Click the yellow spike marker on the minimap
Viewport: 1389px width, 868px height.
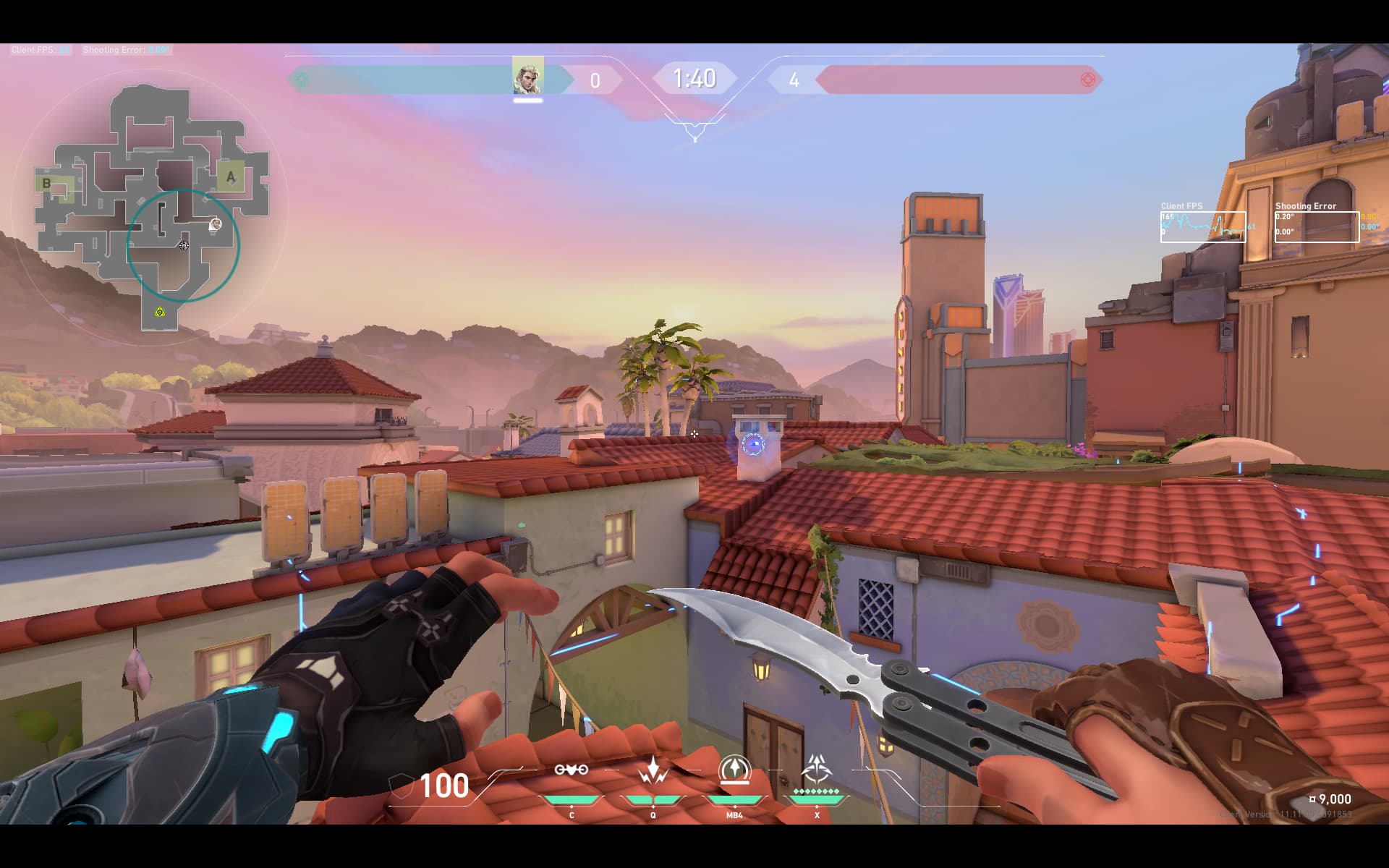[x=159, y=312]
